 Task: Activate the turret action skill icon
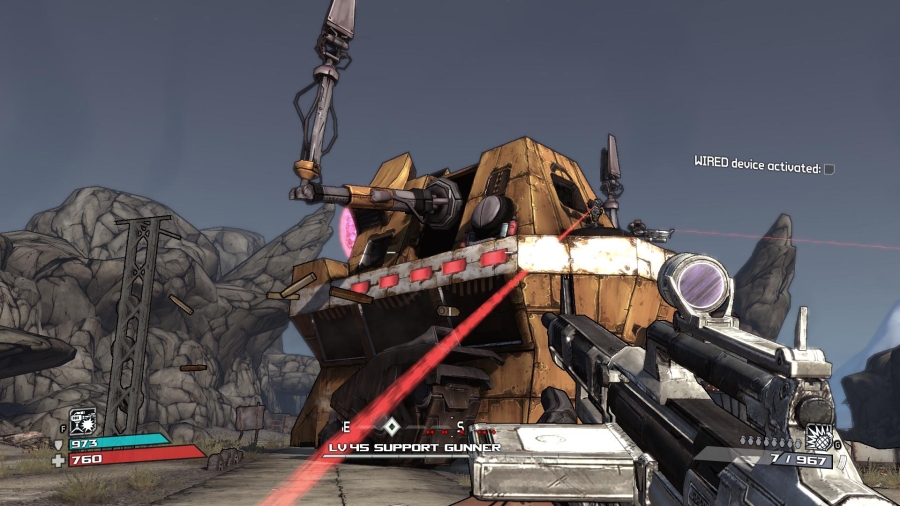click(82, 421)
